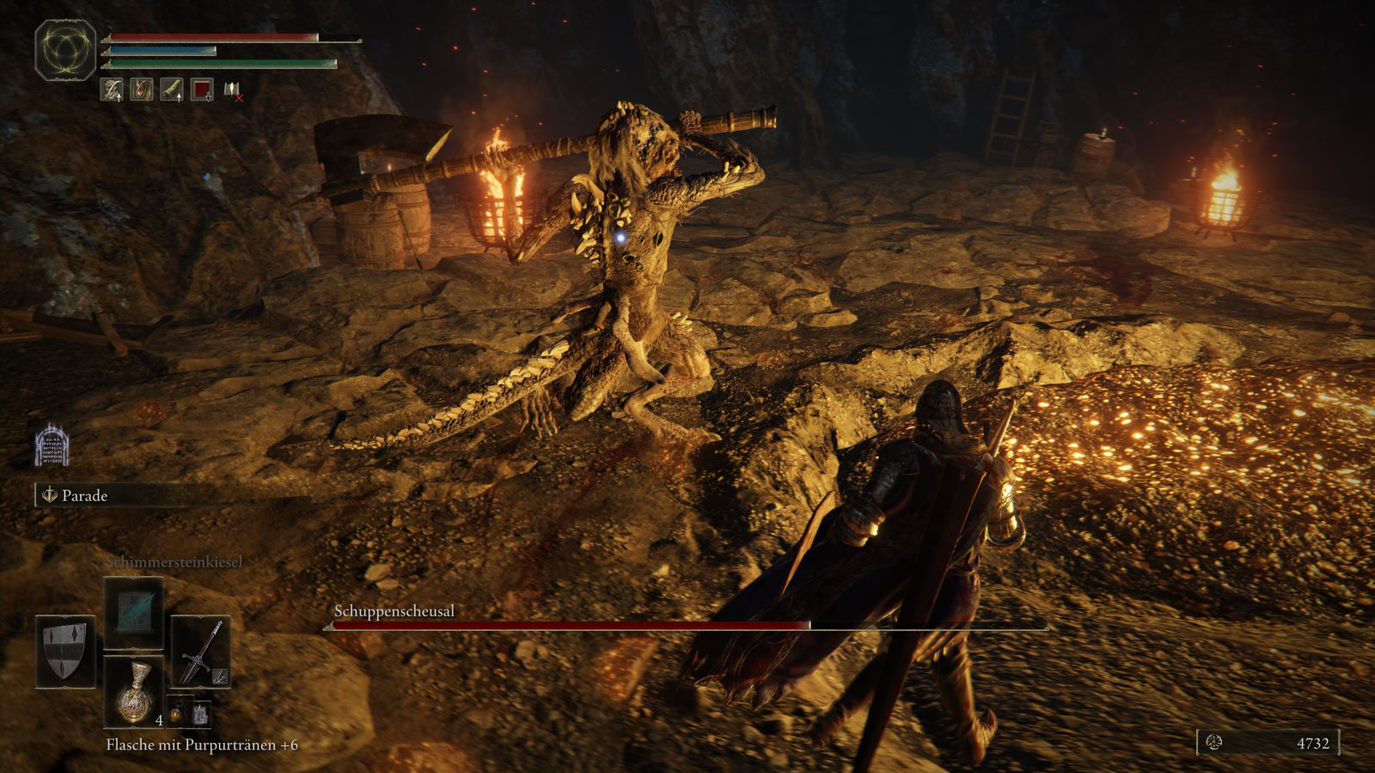Click the Parade skill label

tap(85, 495)
